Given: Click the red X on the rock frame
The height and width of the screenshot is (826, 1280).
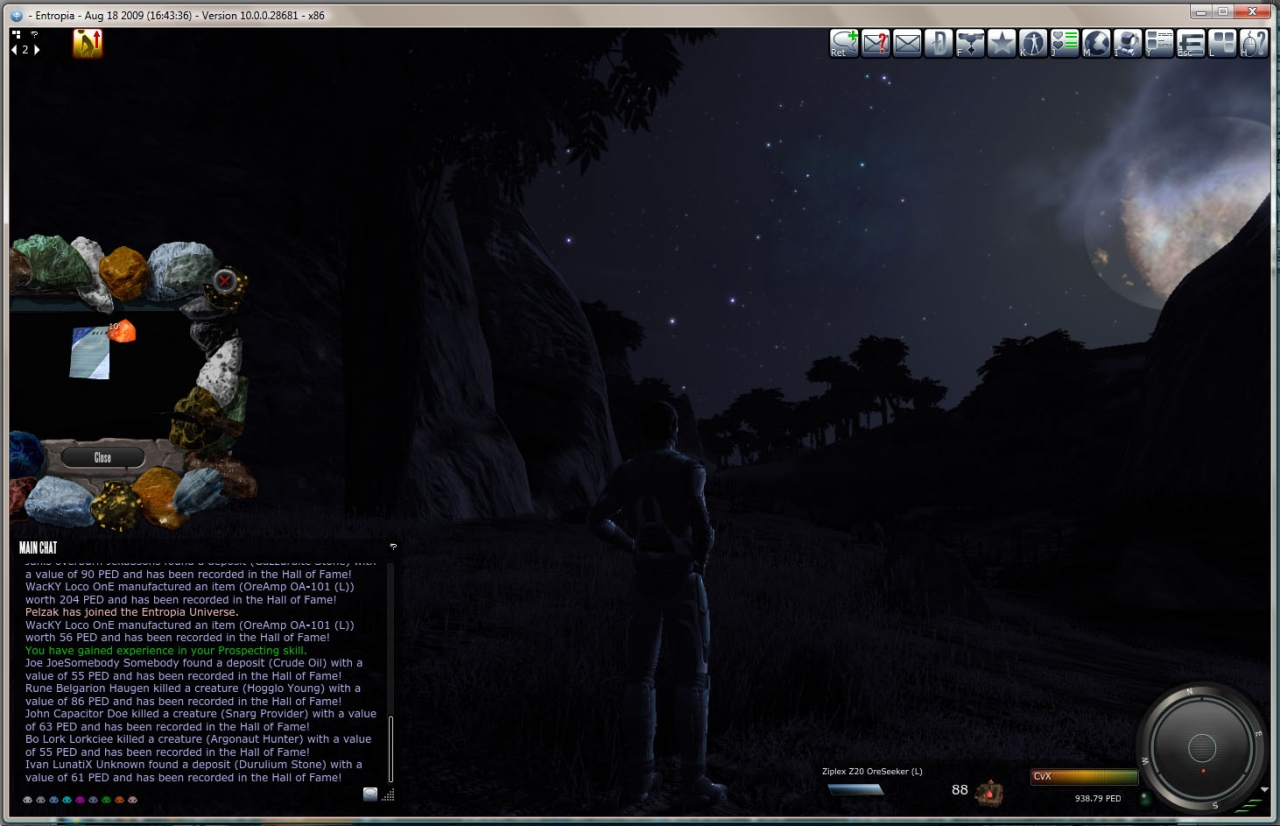Looking at the screenshot, I should (225, 281).
